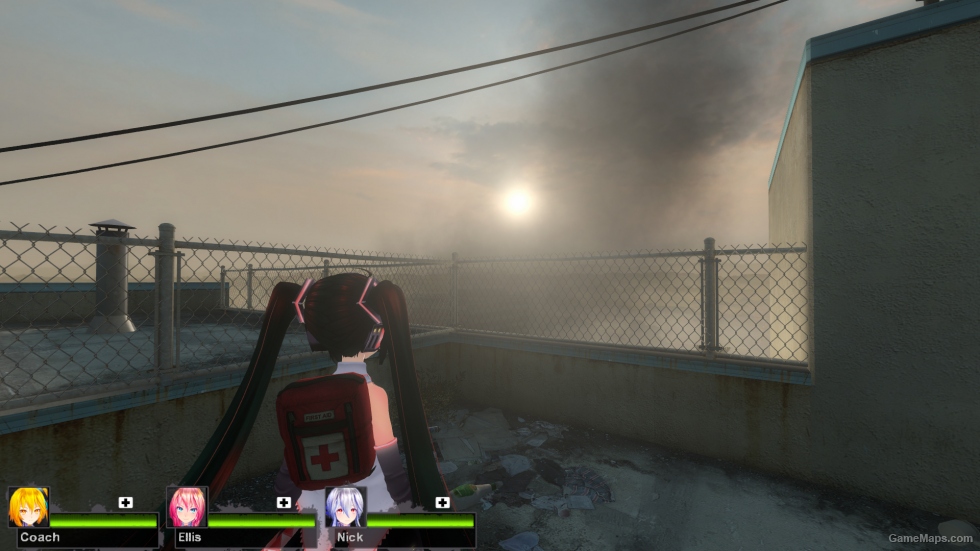980x551 pixels.
Task: Click Ellis's pink-haired portrait
Action: (187, 507)
